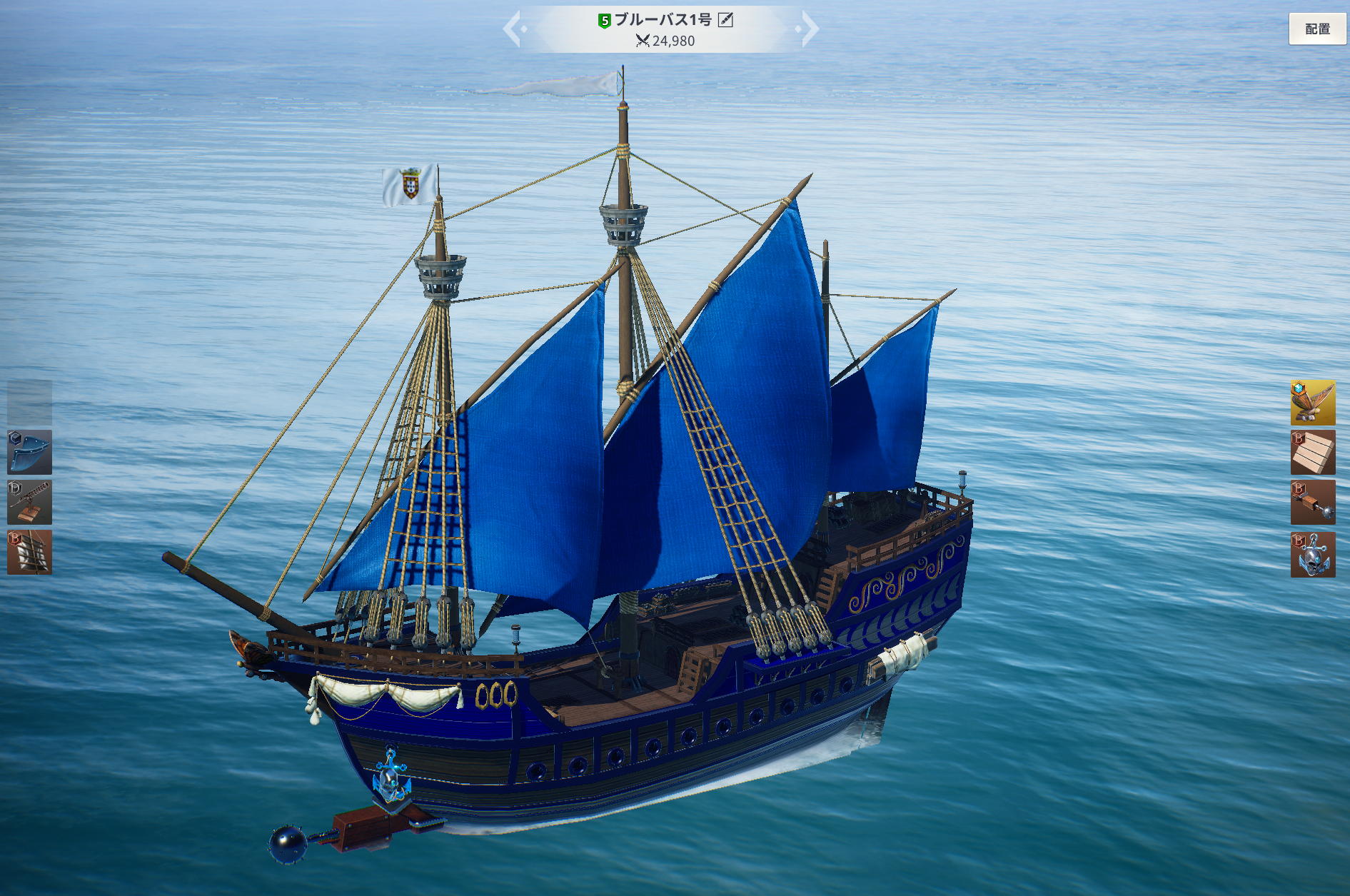Choose the skull anchor equipment slot

1312,554
